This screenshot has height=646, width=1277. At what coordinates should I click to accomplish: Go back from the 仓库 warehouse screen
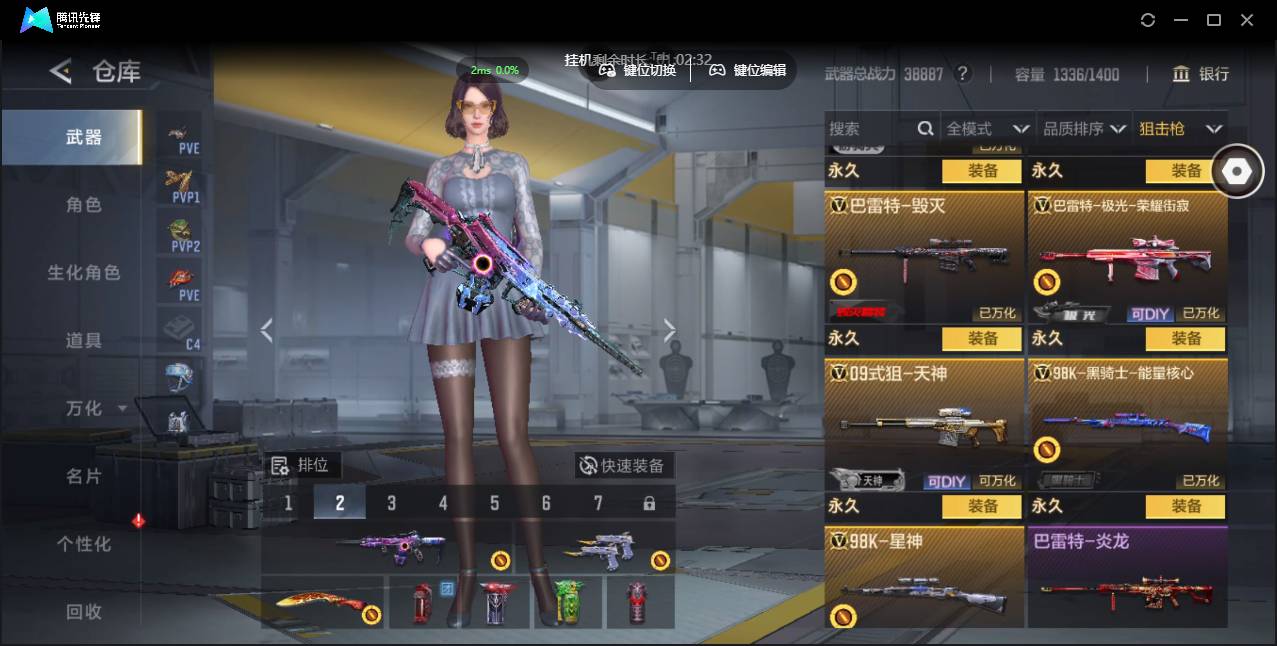tap(61, 71)
